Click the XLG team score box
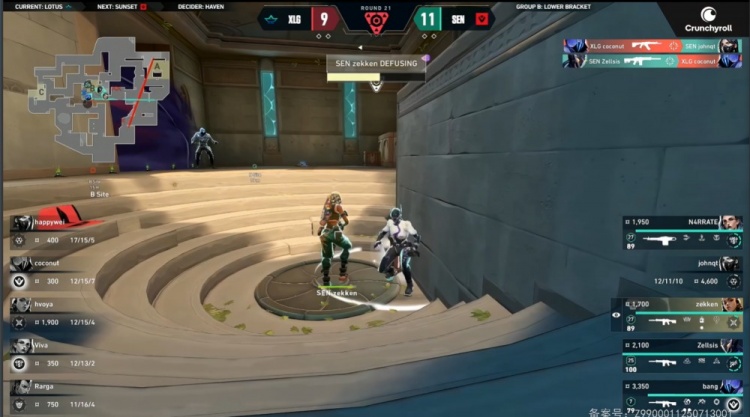 [323, 19]
